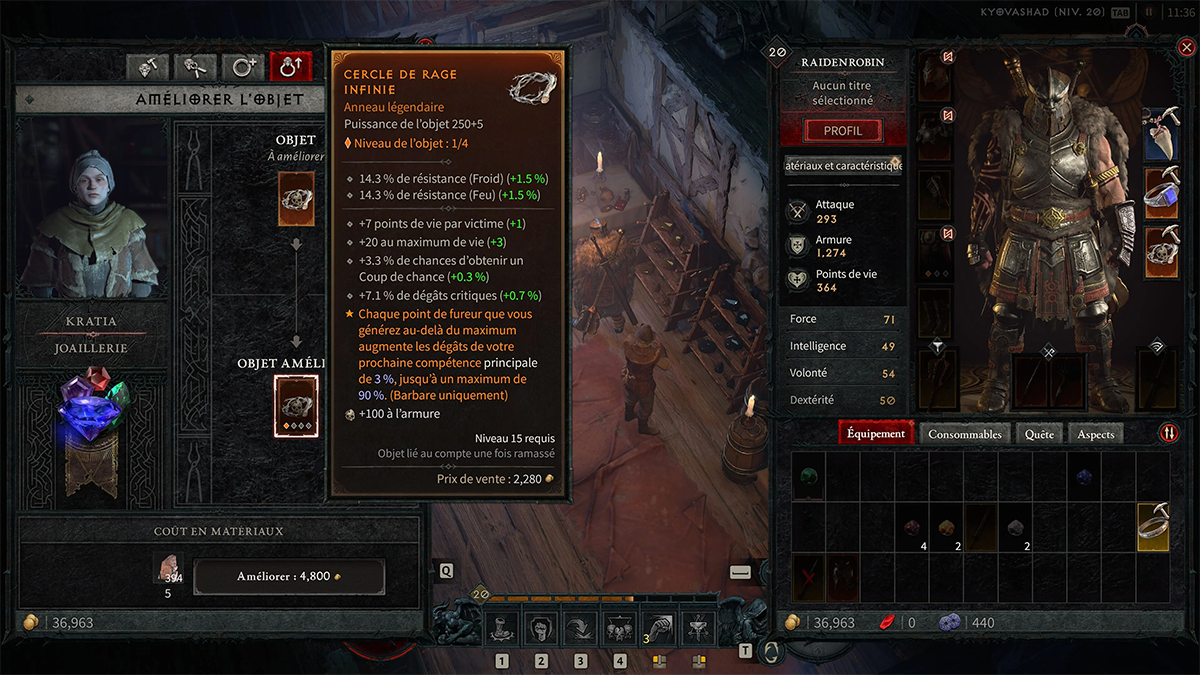This screenshot has width=1200, height=675.
Task: Select the active upgrade-ring tab in red
Action: [x=291, y=67]
